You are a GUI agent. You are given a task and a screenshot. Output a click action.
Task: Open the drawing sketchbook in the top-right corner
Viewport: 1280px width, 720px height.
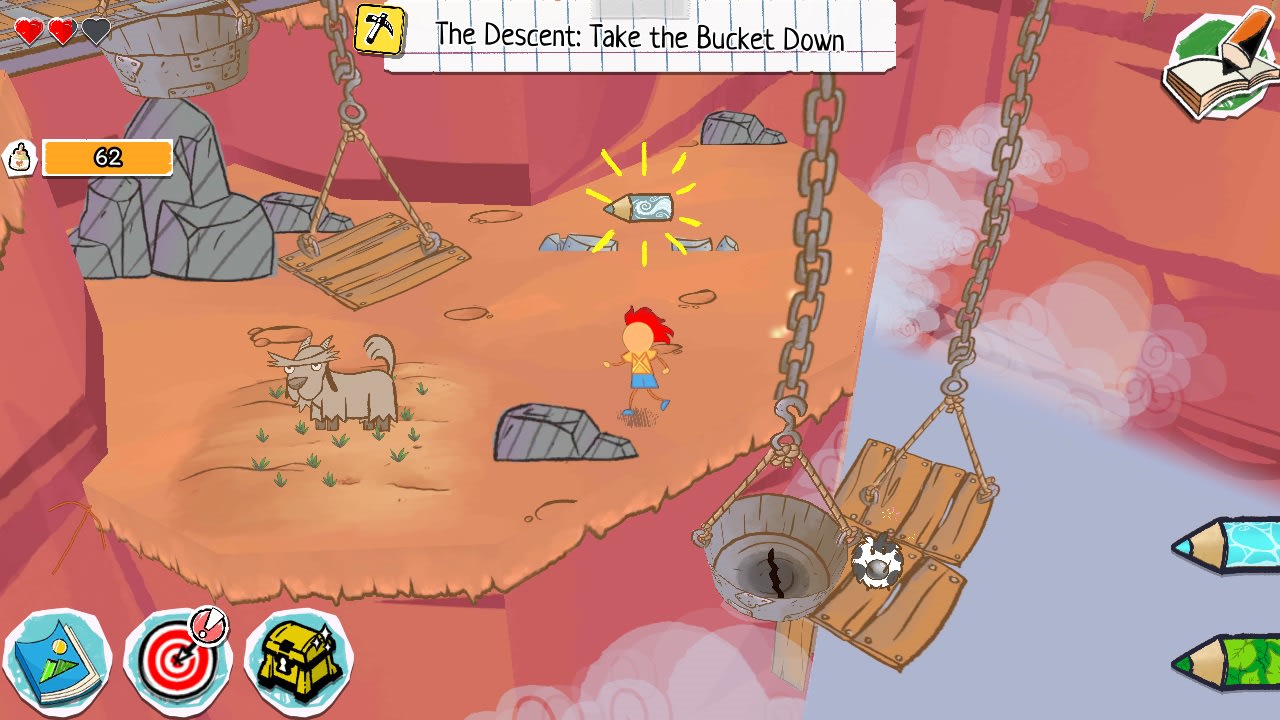1218,62
